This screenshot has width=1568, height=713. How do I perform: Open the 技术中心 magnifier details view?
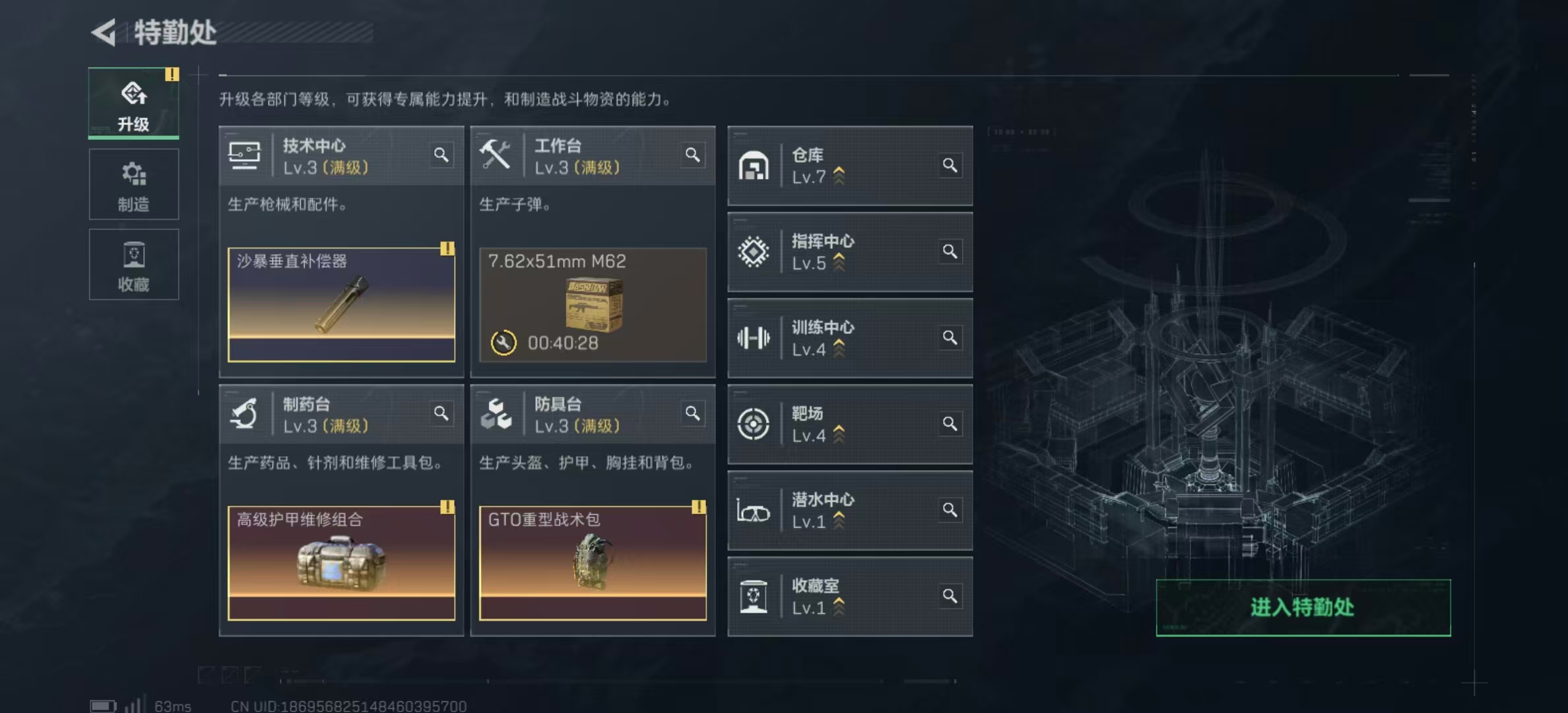coord(441,154)
